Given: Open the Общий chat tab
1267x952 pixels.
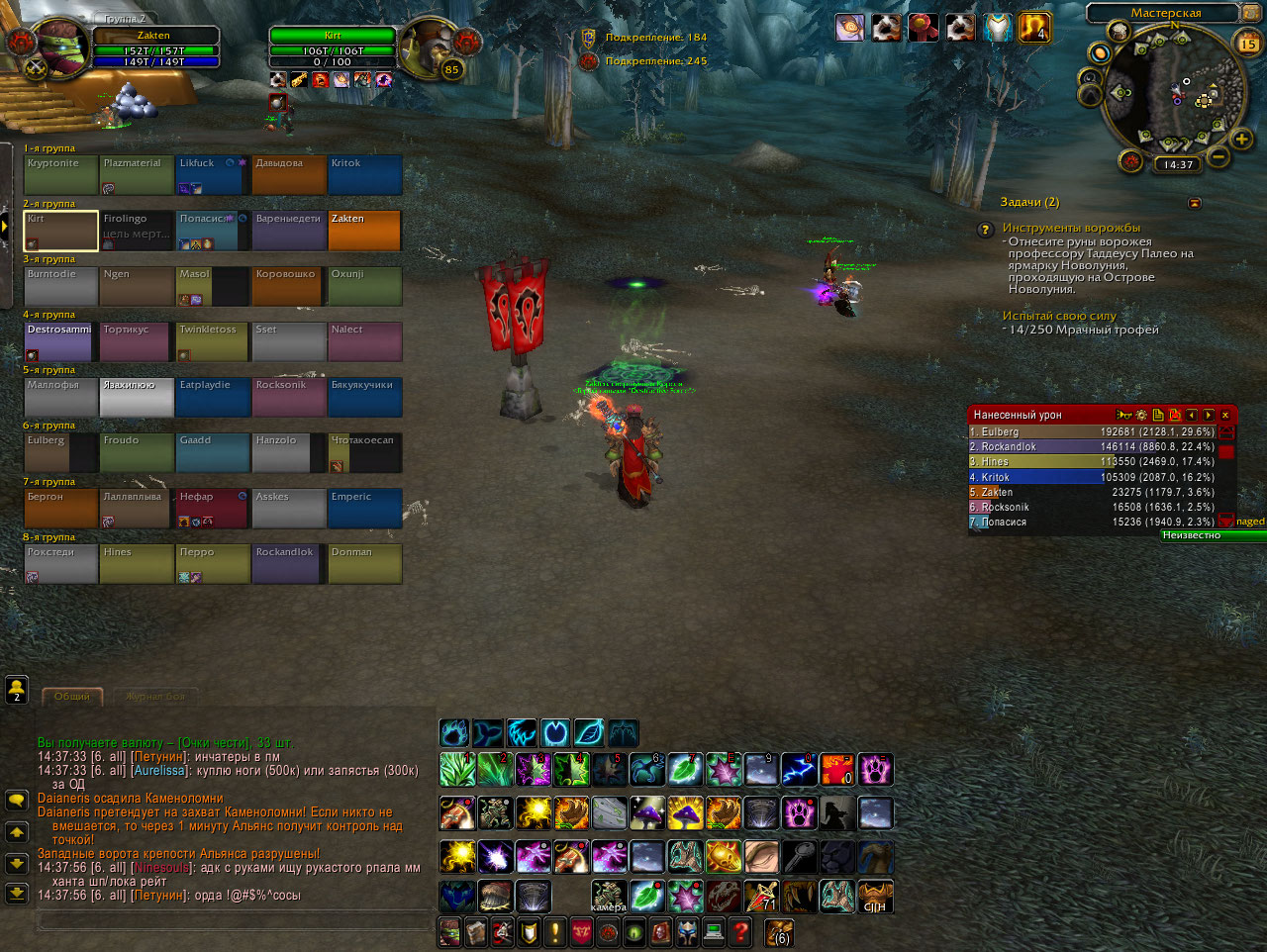Looking at the screenshot, I should (x=72, y=697).
